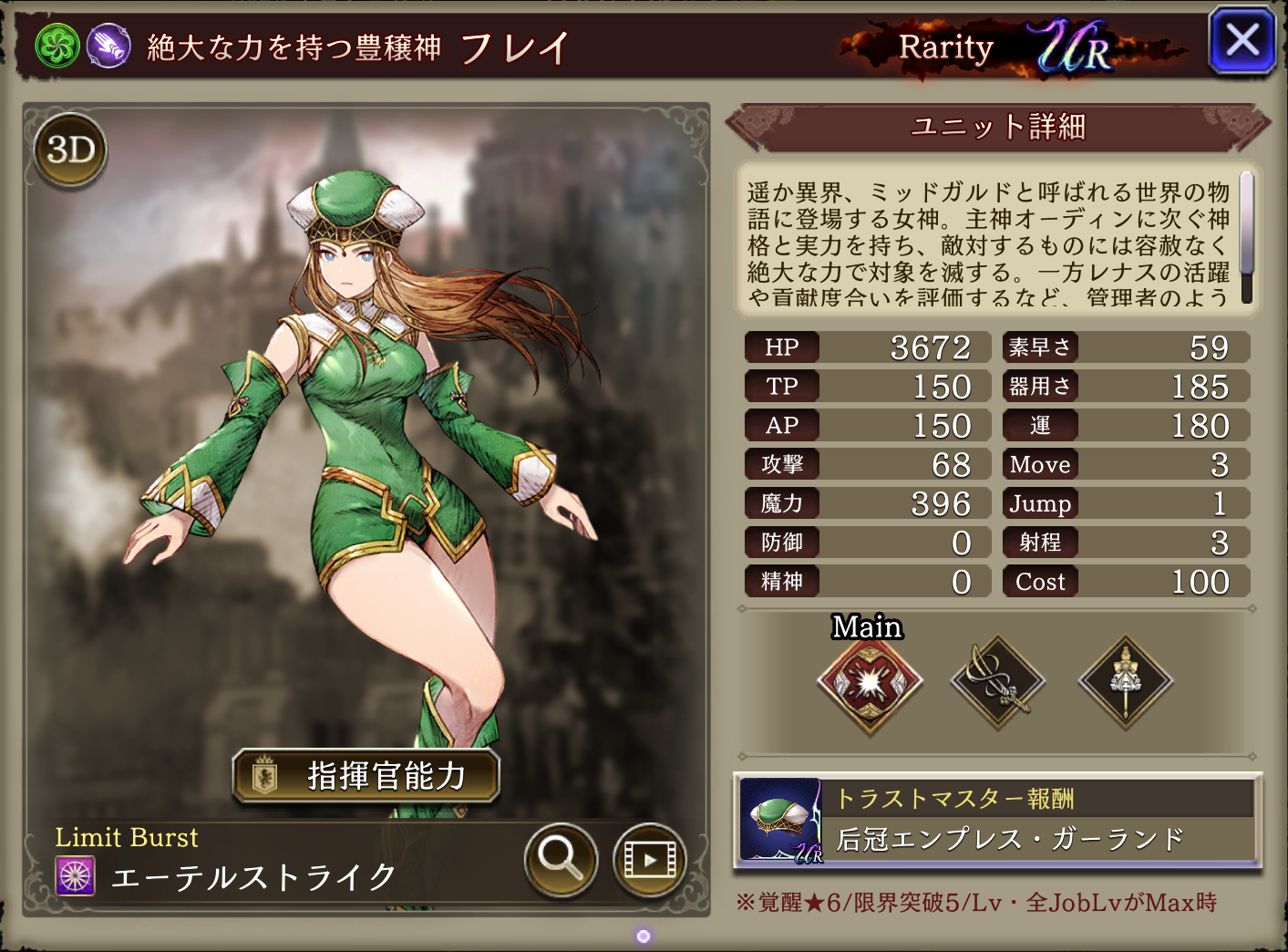Screen dimensions: 1288x952
Task: Select the sword sub job icon
Action: 998,682
